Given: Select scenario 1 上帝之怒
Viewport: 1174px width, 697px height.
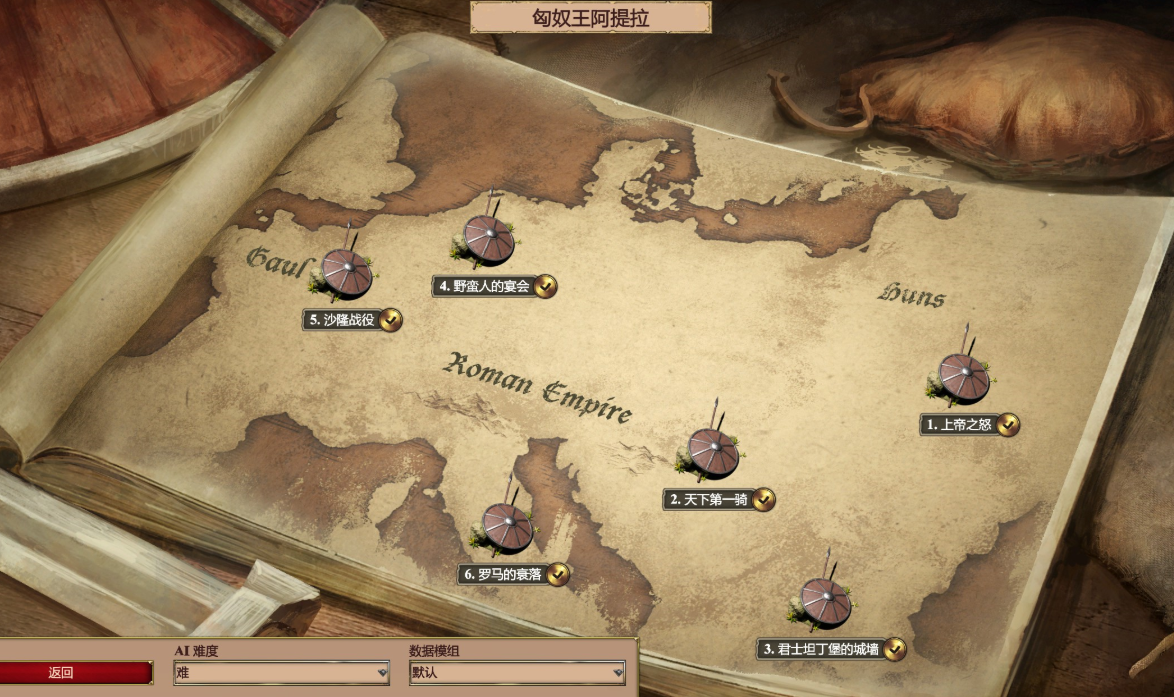Looking at the screenshot, I should (x=964, y=378).
